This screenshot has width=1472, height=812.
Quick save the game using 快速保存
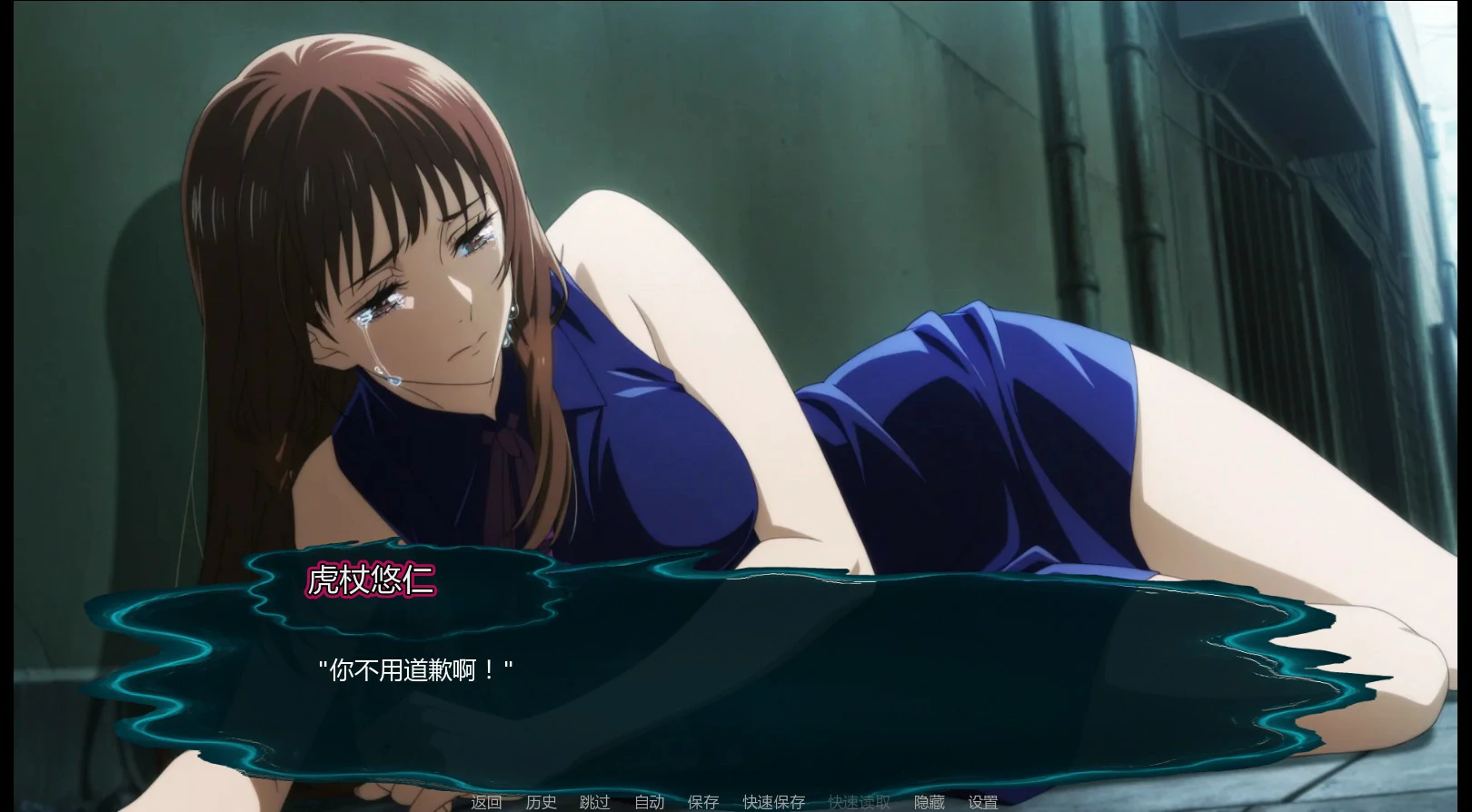pos(774,803)
